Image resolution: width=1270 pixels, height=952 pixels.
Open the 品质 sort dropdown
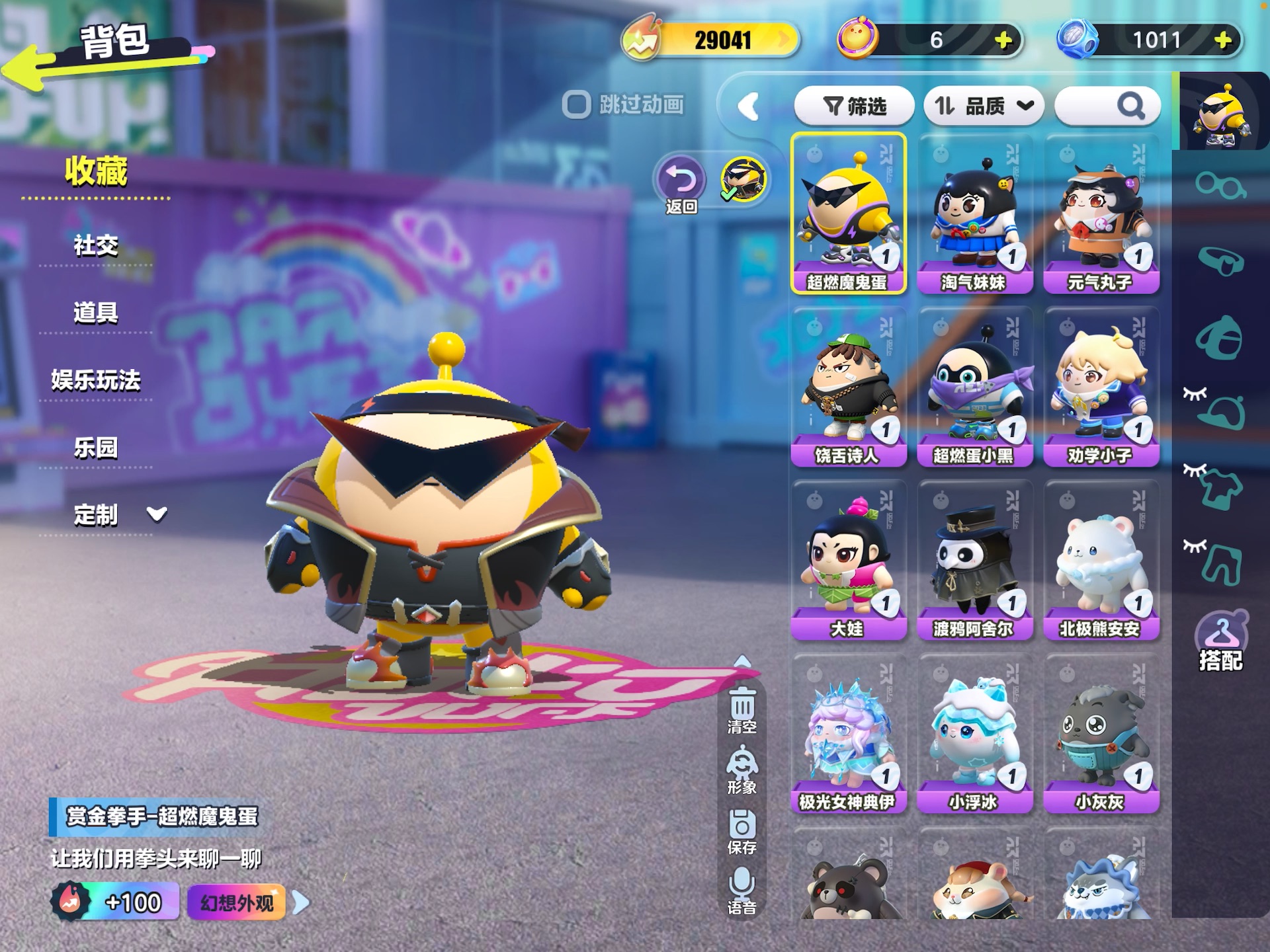tap(983, 106)
